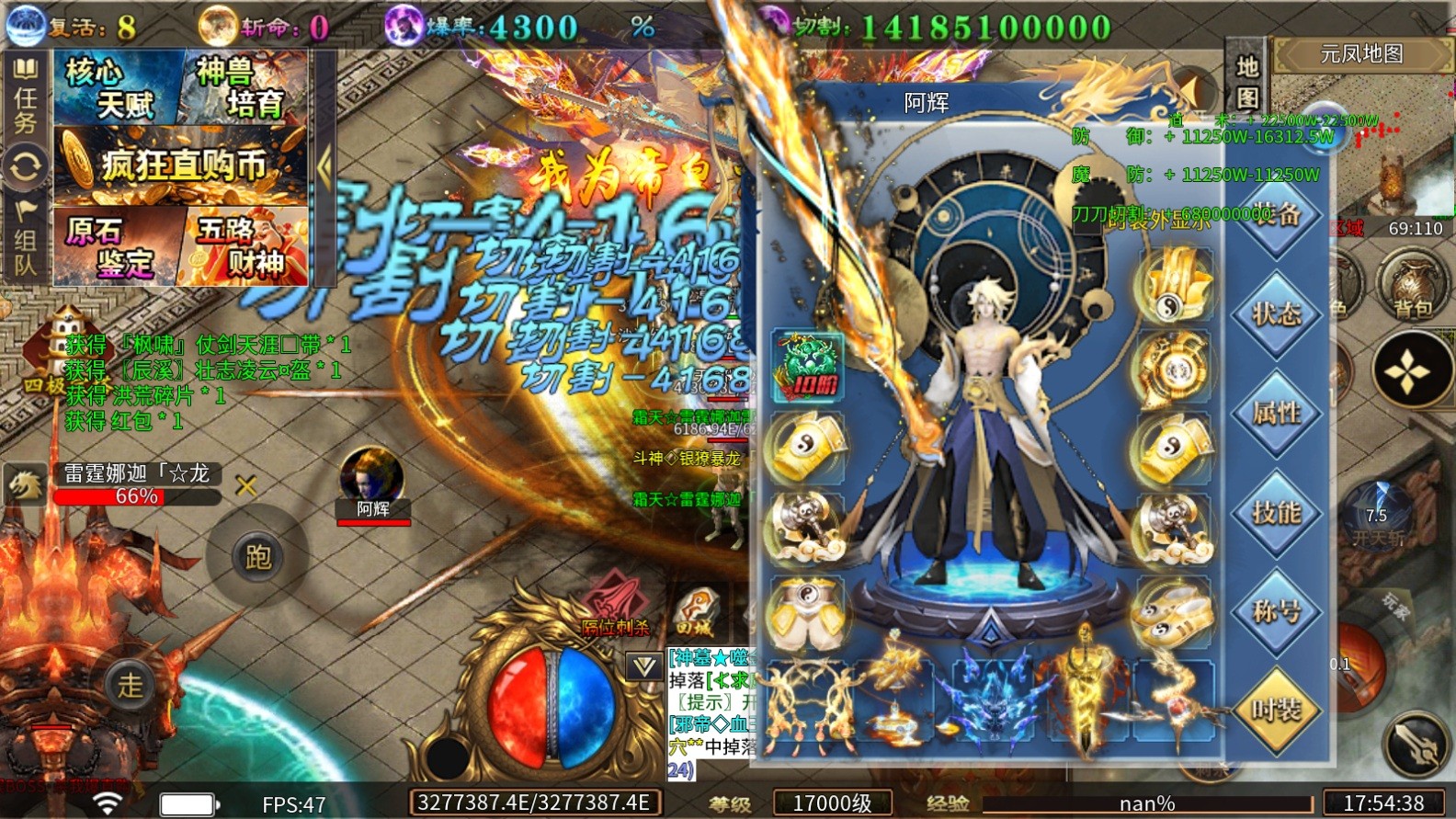Viewport: 1456px width, 819px height.
Task: Toggle 走 (walk) movement mode
Action: tap(130, 685)
